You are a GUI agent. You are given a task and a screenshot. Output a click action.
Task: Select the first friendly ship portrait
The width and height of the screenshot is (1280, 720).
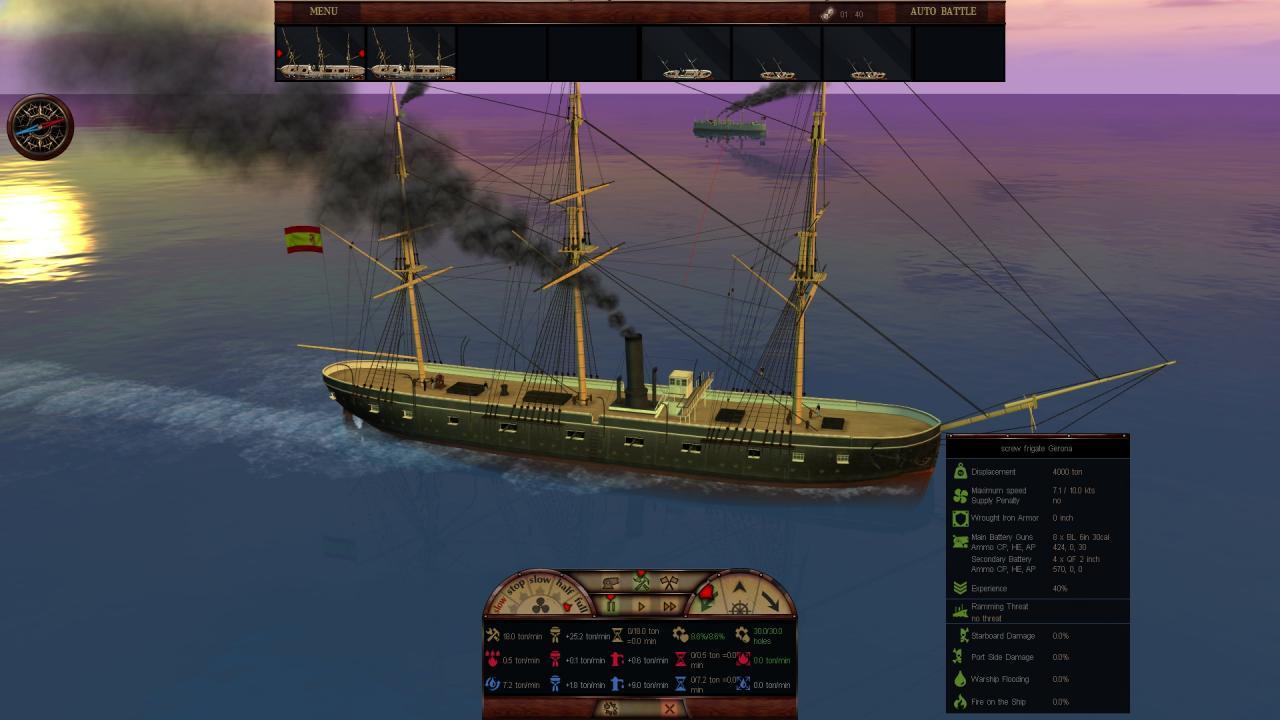[x=321, y=53]
